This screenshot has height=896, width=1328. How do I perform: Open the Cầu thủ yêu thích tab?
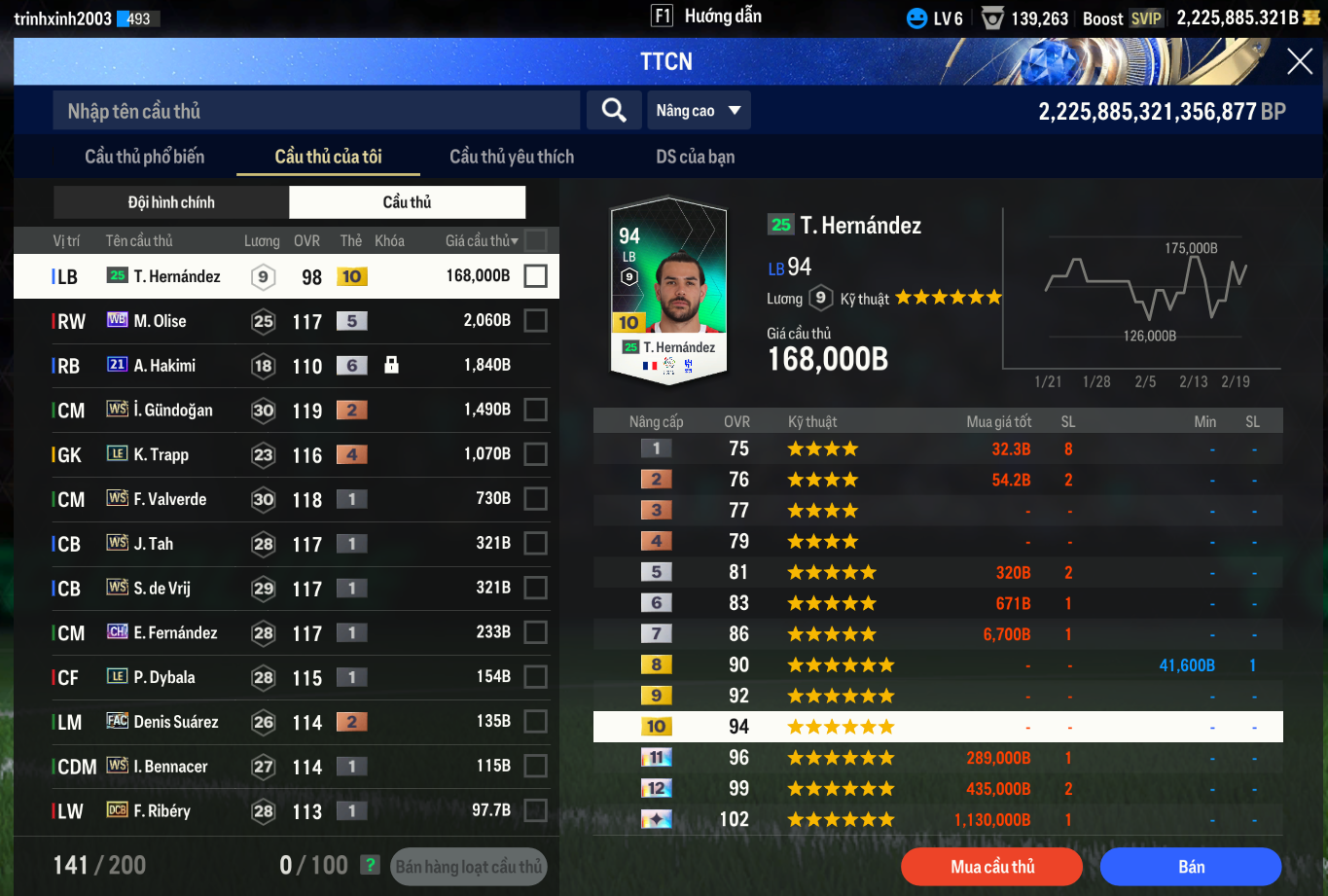click(x=512, y=157)
